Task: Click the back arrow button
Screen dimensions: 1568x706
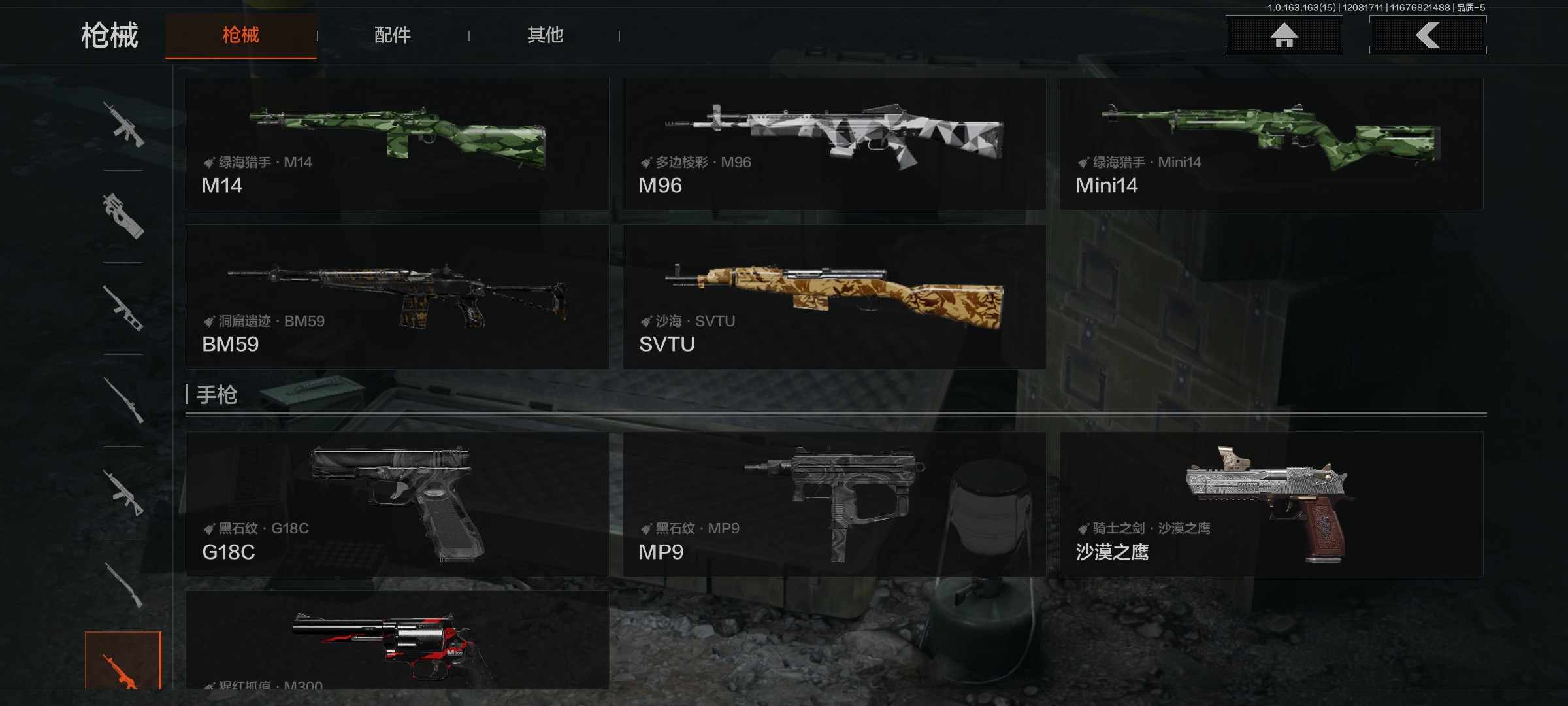Action: [1429, 36]
